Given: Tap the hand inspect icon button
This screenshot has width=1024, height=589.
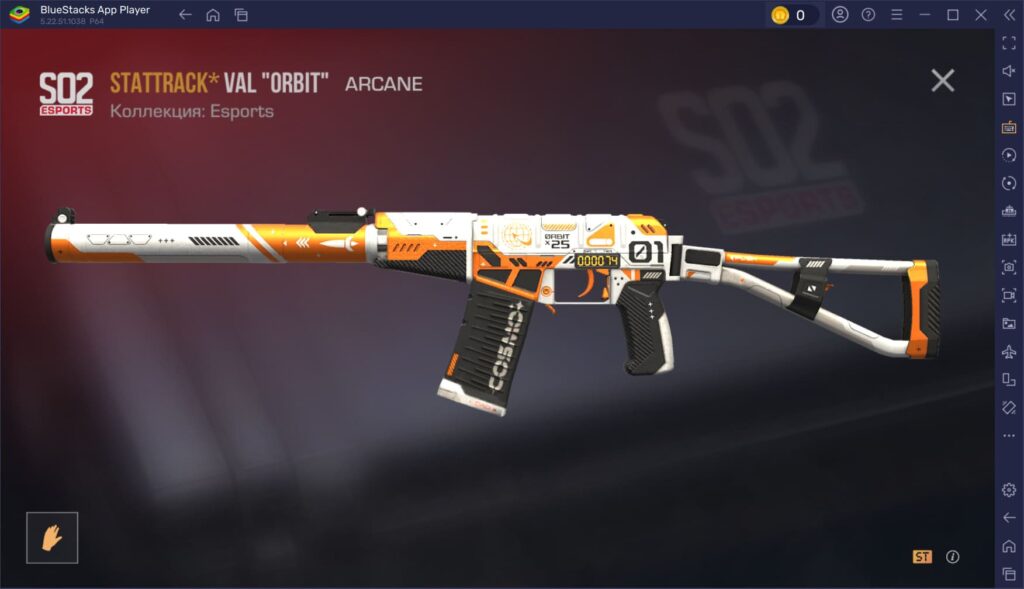Looking at the screenshot, I should click(52, 537).
